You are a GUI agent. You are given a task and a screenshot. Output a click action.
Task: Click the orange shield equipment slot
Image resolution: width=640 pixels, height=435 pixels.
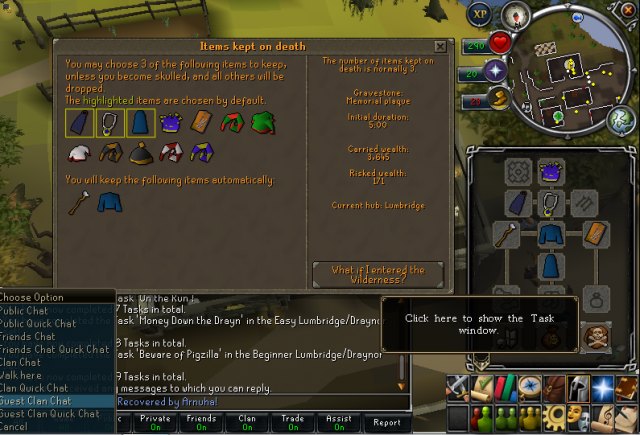click(596, 234)
